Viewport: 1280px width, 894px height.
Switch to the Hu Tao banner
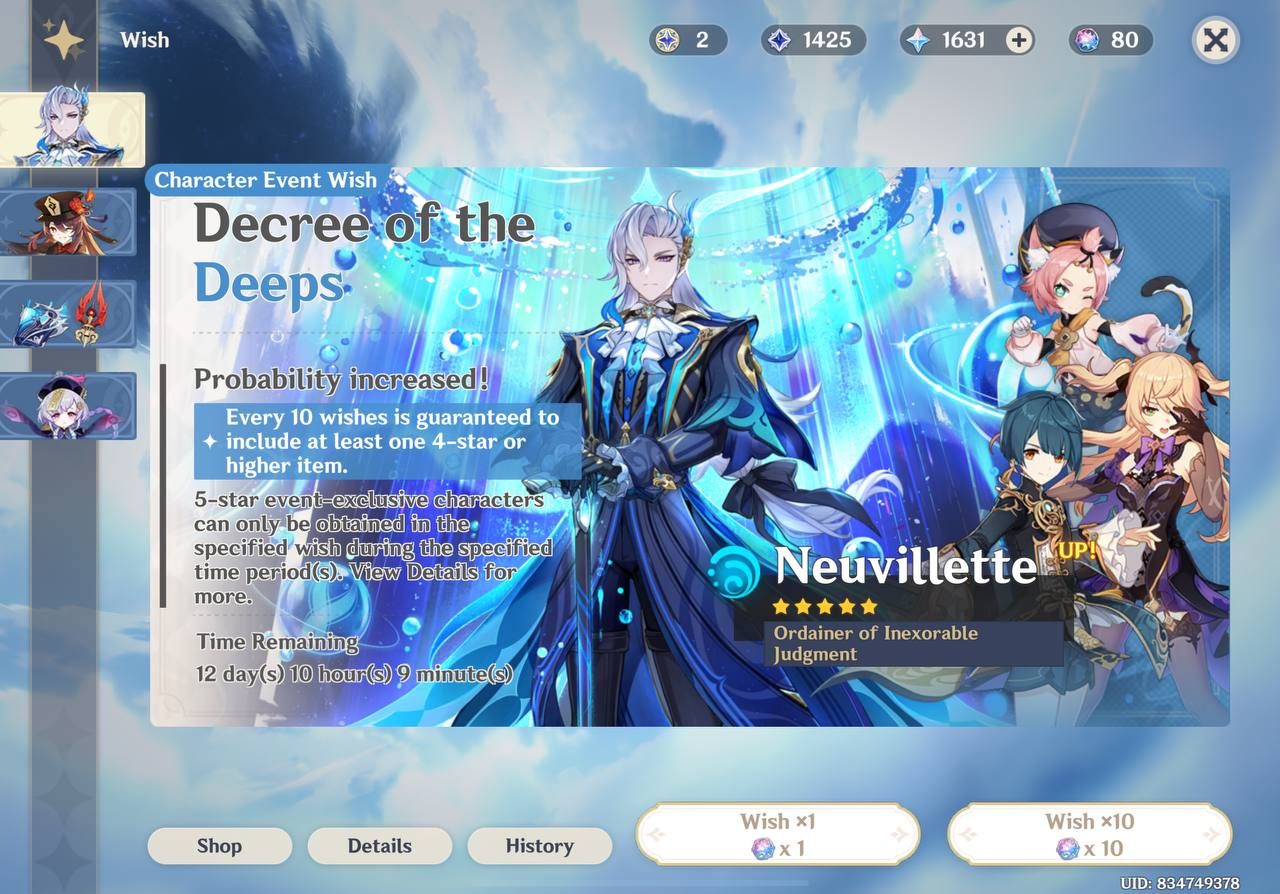pyautogui.click(x=70, y=222)
